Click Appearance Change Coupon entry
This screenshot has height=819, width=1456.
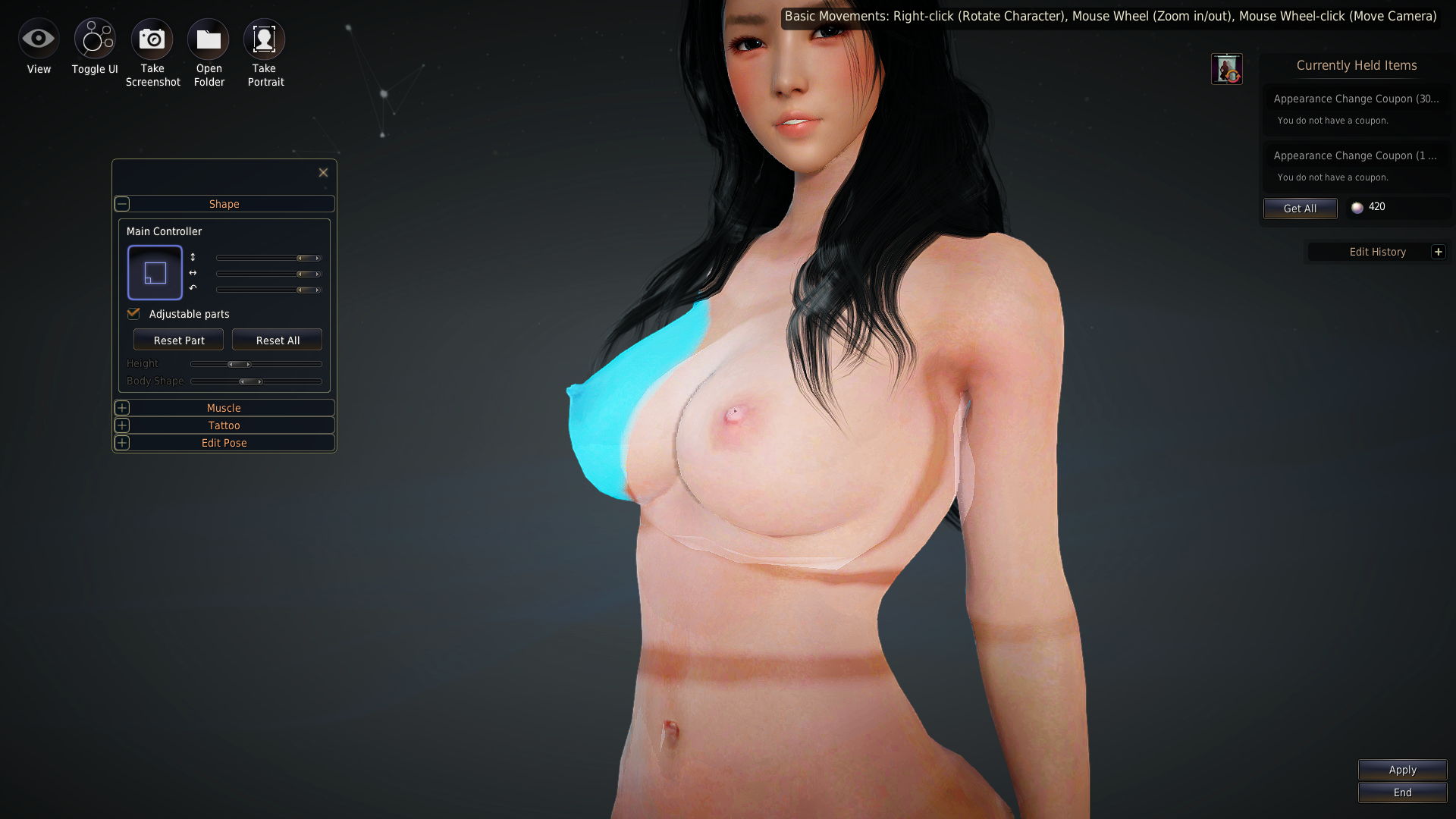[1357, 99]
